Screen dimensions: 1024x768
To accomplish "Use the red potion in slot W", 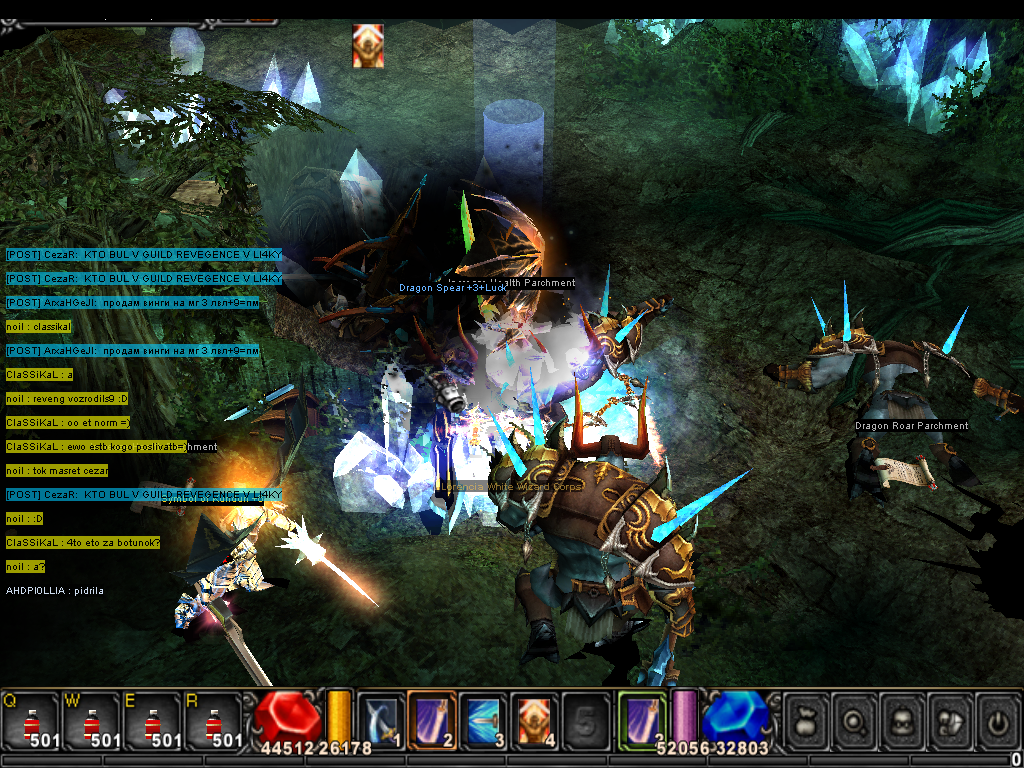I will pos(91,721).
